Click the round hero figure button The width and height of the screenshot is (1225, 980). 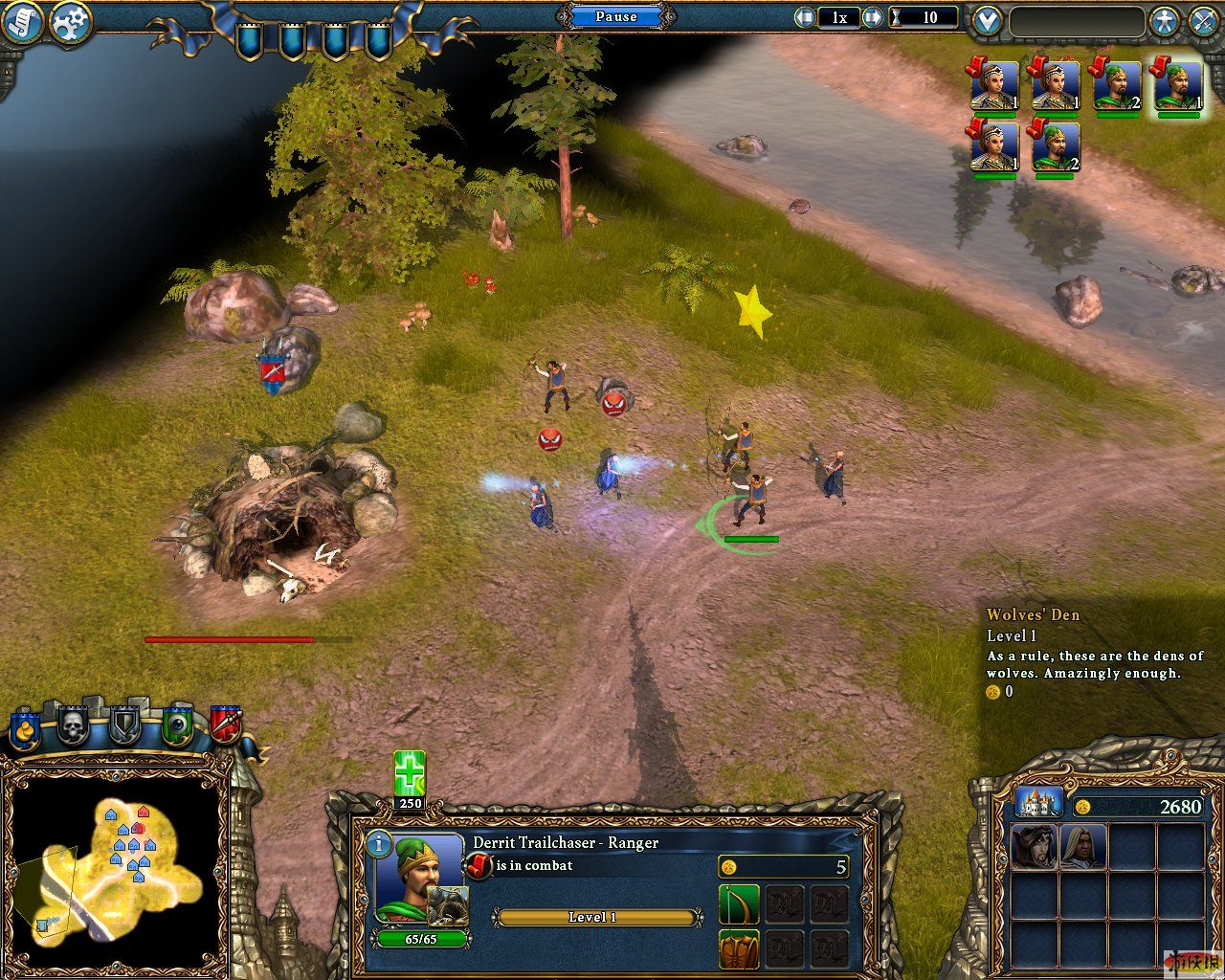pyautogui.click(x=1164, y=21)
